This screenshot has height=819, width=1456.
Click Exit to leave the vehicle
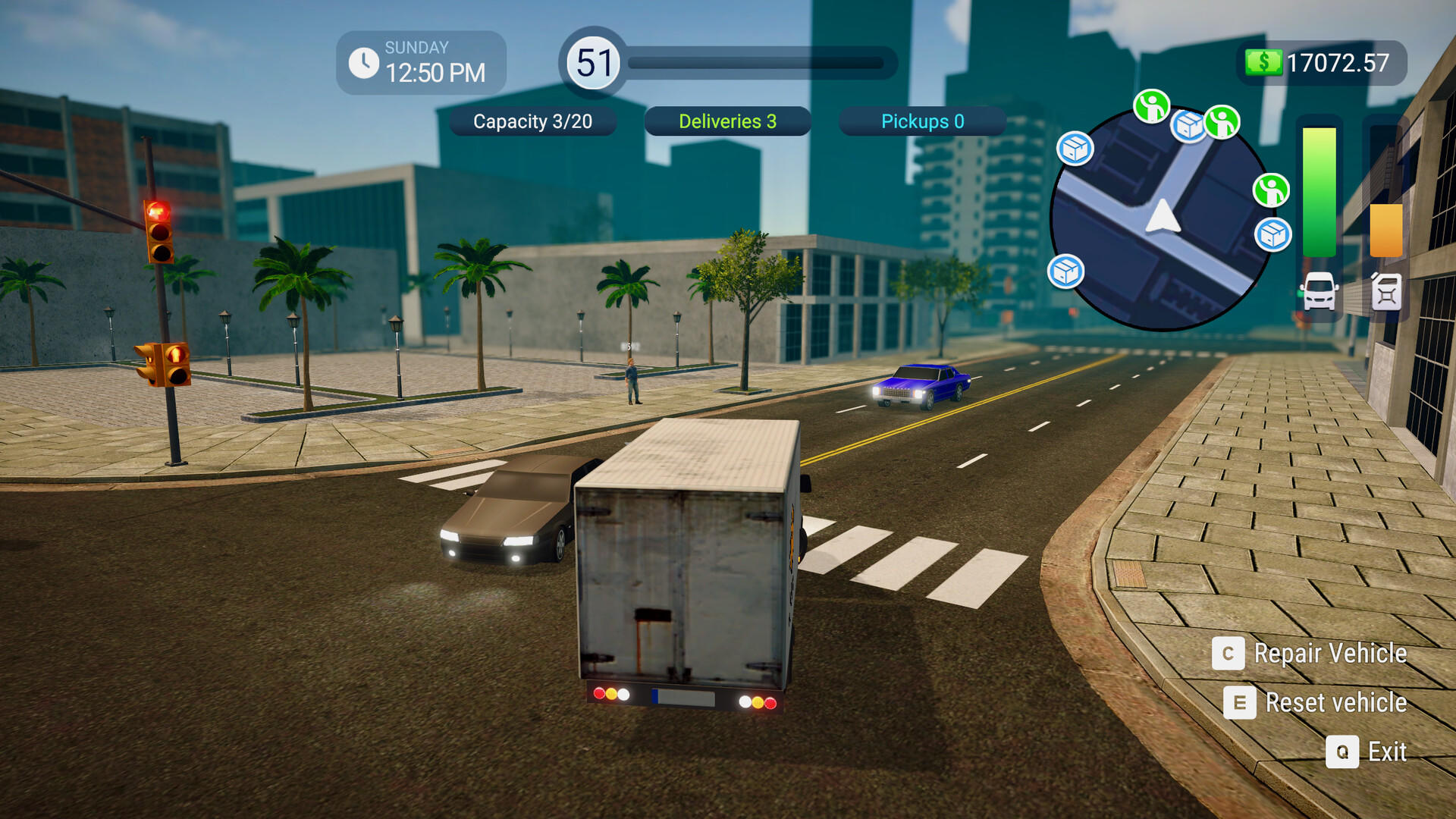1387,752
